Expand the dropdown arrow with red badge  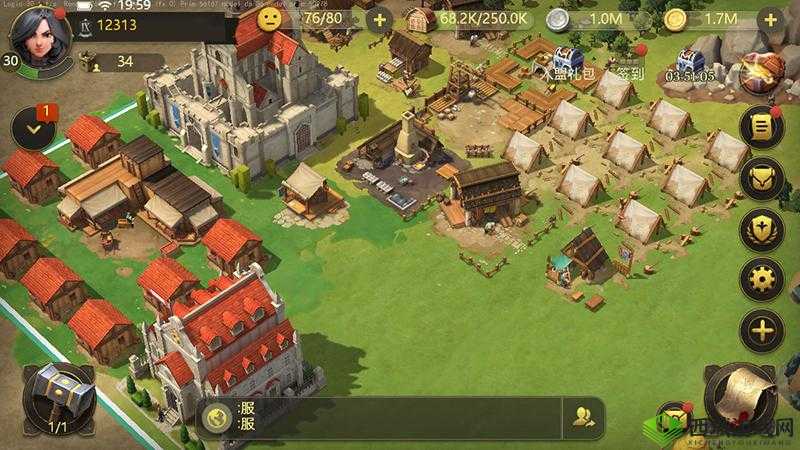tap(35, 129)
